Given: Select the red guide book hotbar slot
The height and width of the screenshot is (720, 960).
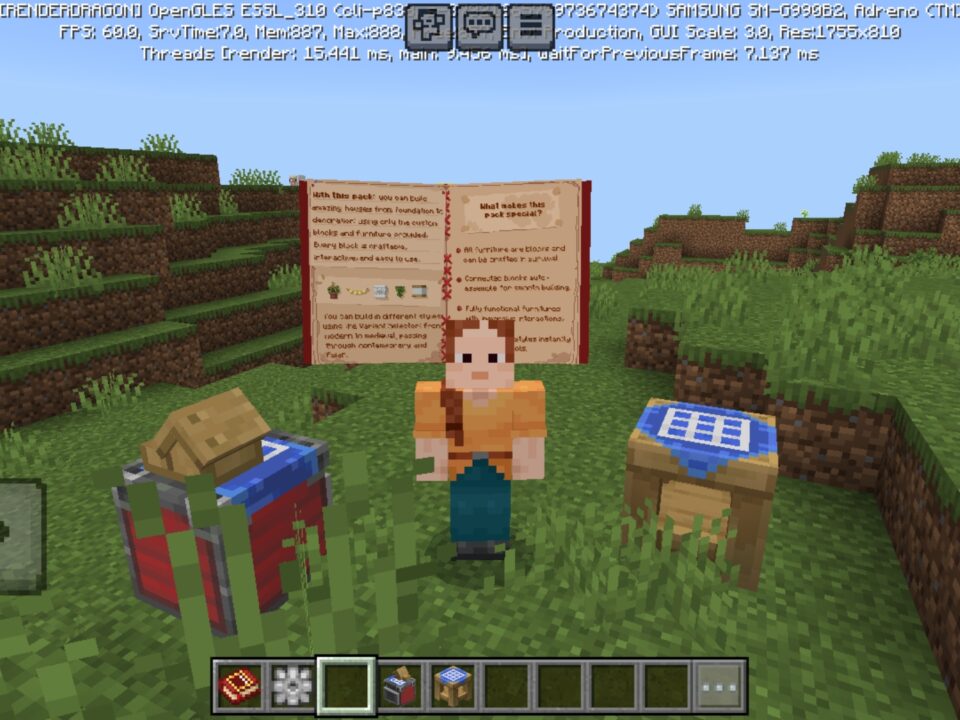Looking at the screenshot, I should click(x=240, y=686).
